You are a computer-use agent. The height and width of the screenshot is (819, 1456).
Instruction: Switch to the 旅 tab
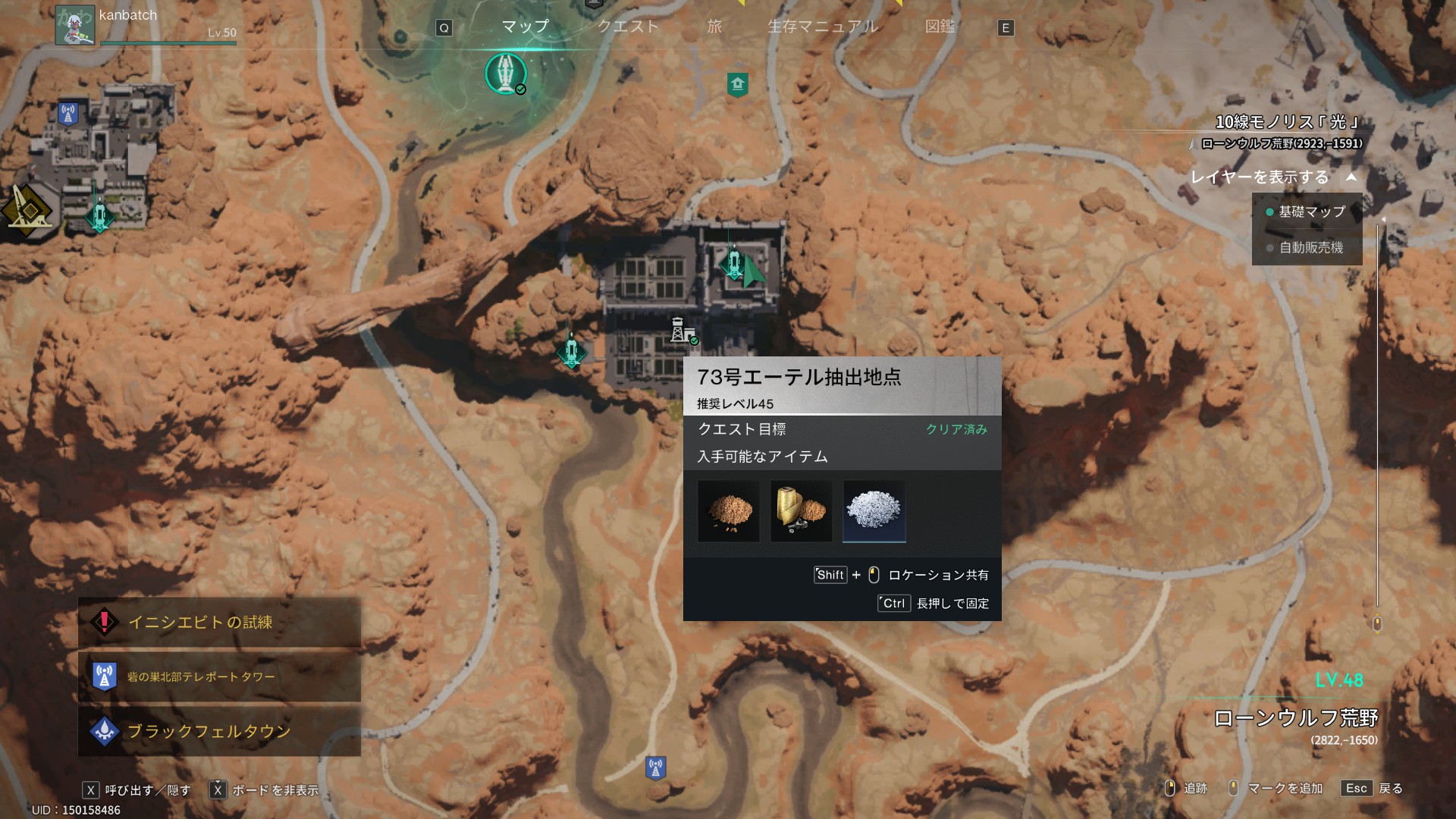tap(714, 27)
